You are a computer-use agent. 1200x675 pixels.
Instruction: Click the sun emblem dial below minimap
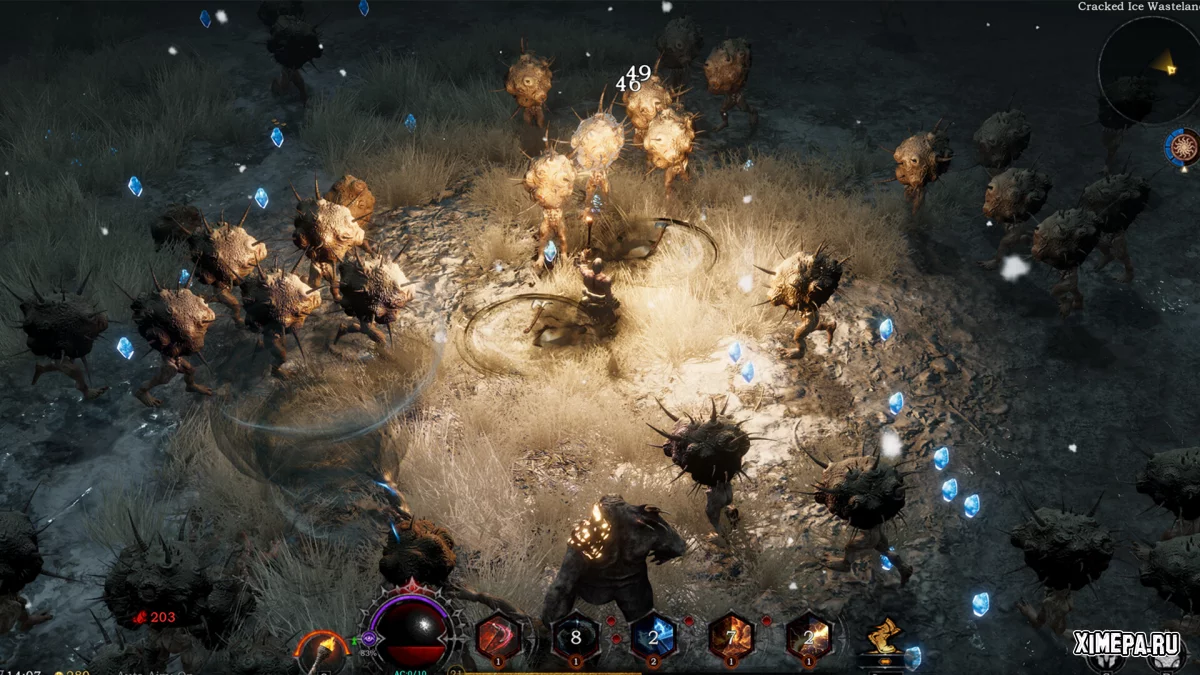tap(1184, 148)
